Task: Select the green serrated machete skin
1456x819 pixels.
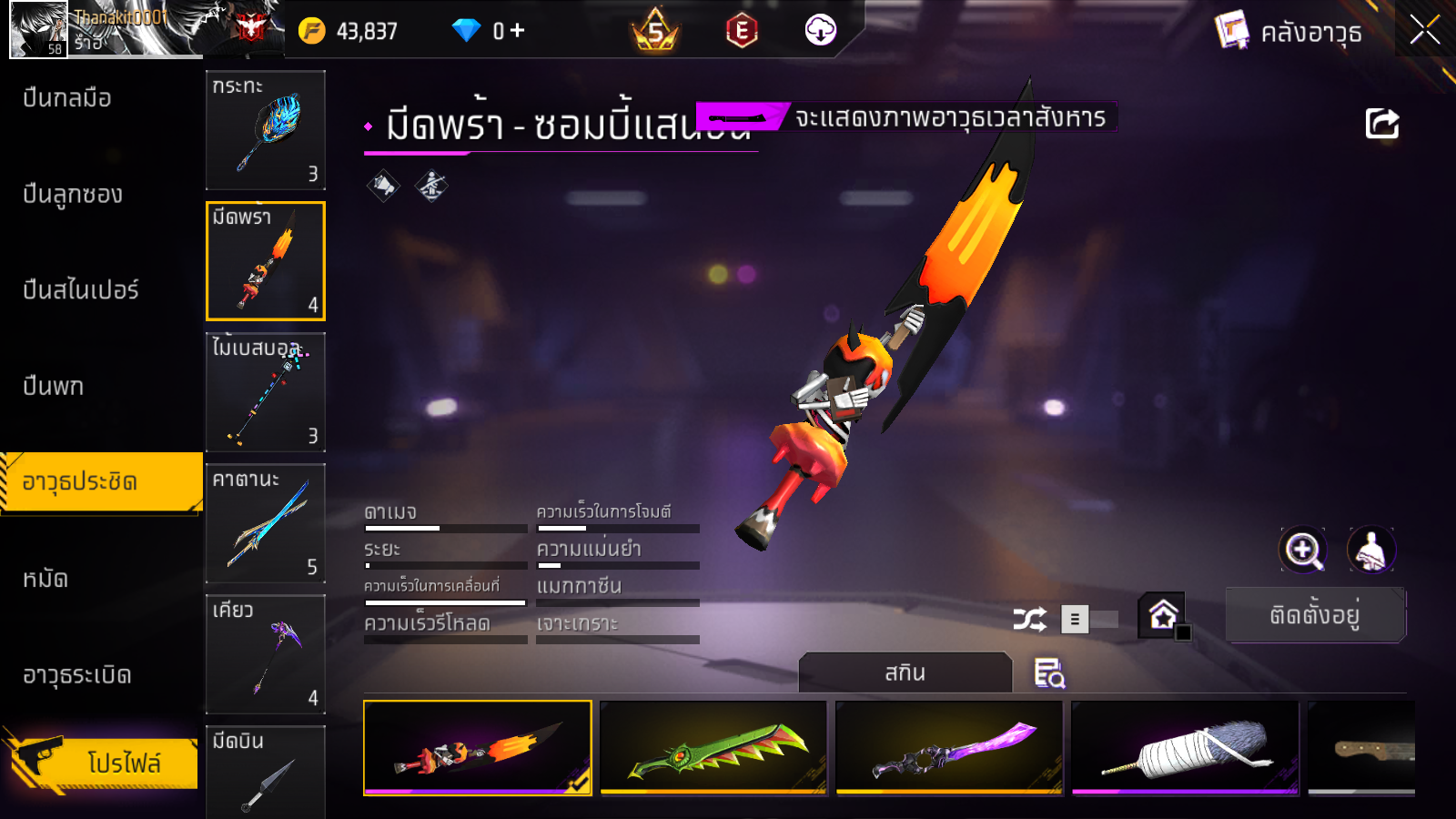Action: click(713, 748)
